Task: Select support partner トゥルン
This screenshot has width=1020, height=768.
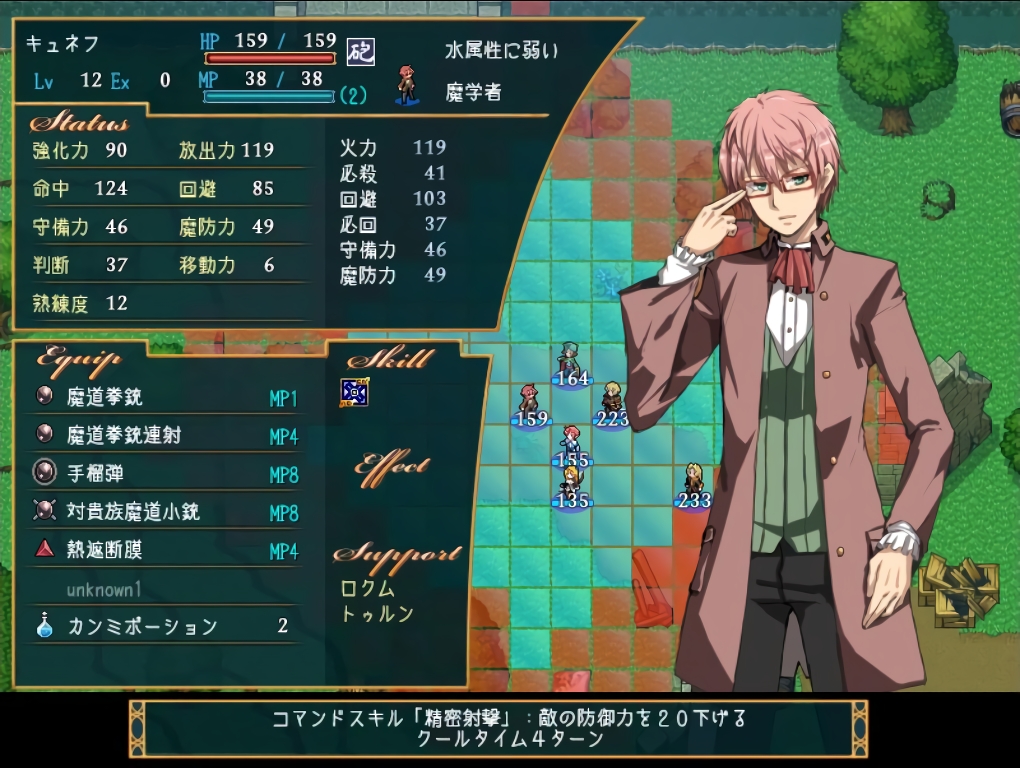Action: coord(377,614)
